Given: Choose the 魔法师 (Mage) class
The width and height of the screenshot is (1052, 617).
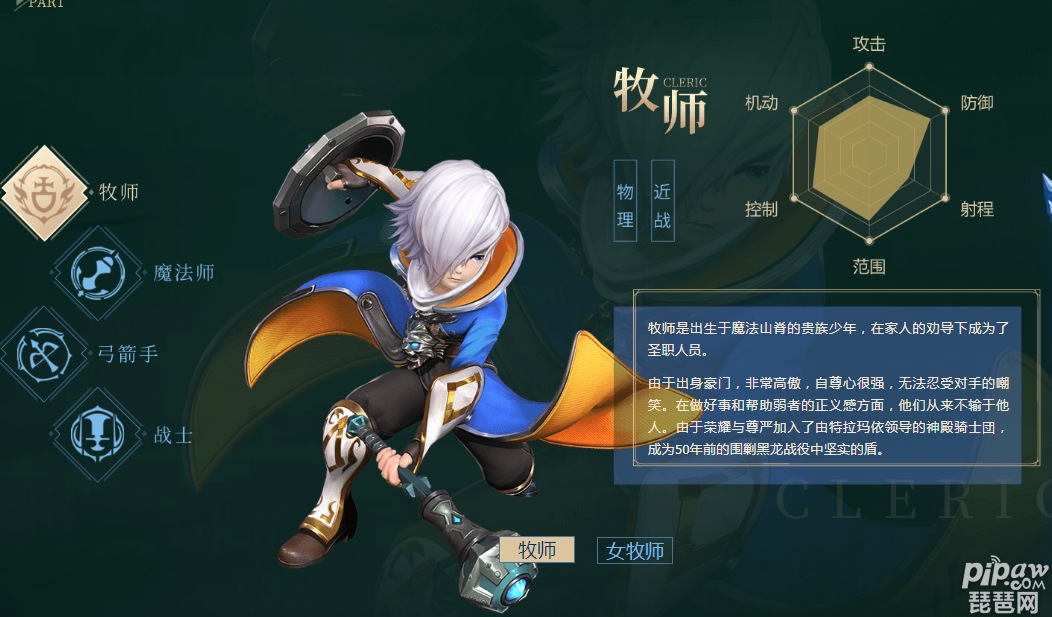Looking at the screenshot, I should (x=98, y=273).
